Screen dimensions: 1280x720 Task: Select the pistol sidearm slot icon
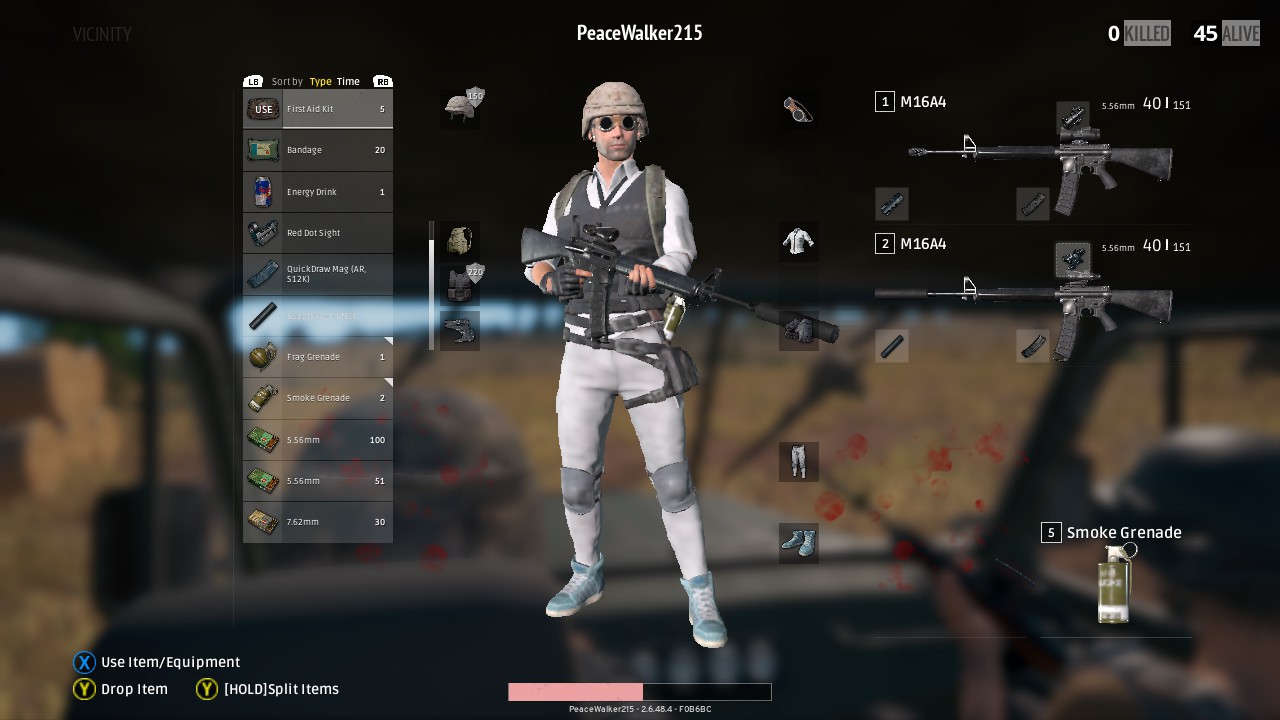(x=459, y=329)
